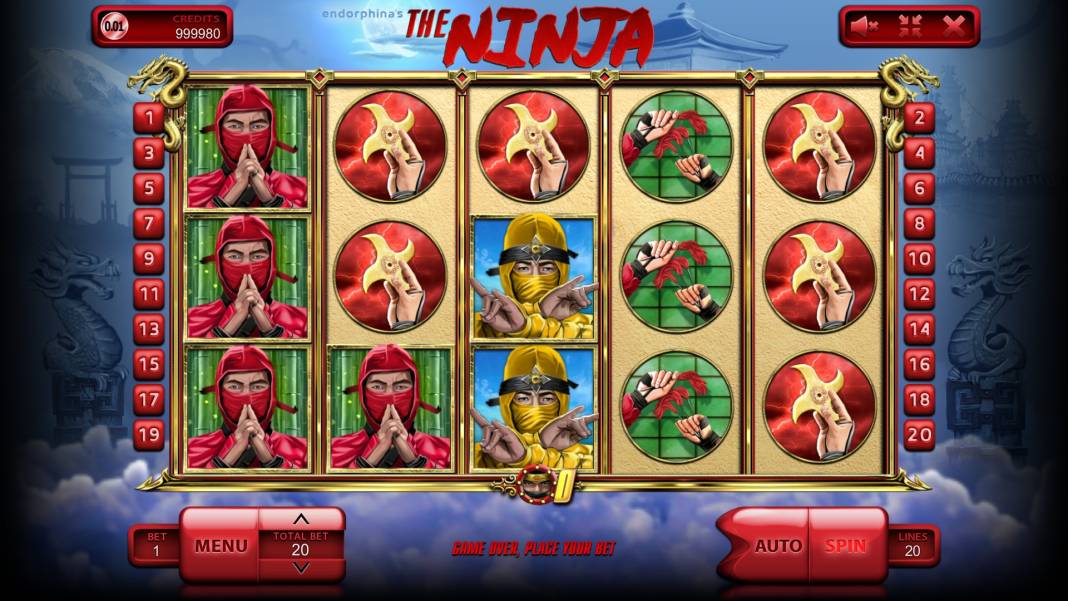This screenshot has height=601, width=1068.
Task: Select payline number 7
Action: pos(150,223)
